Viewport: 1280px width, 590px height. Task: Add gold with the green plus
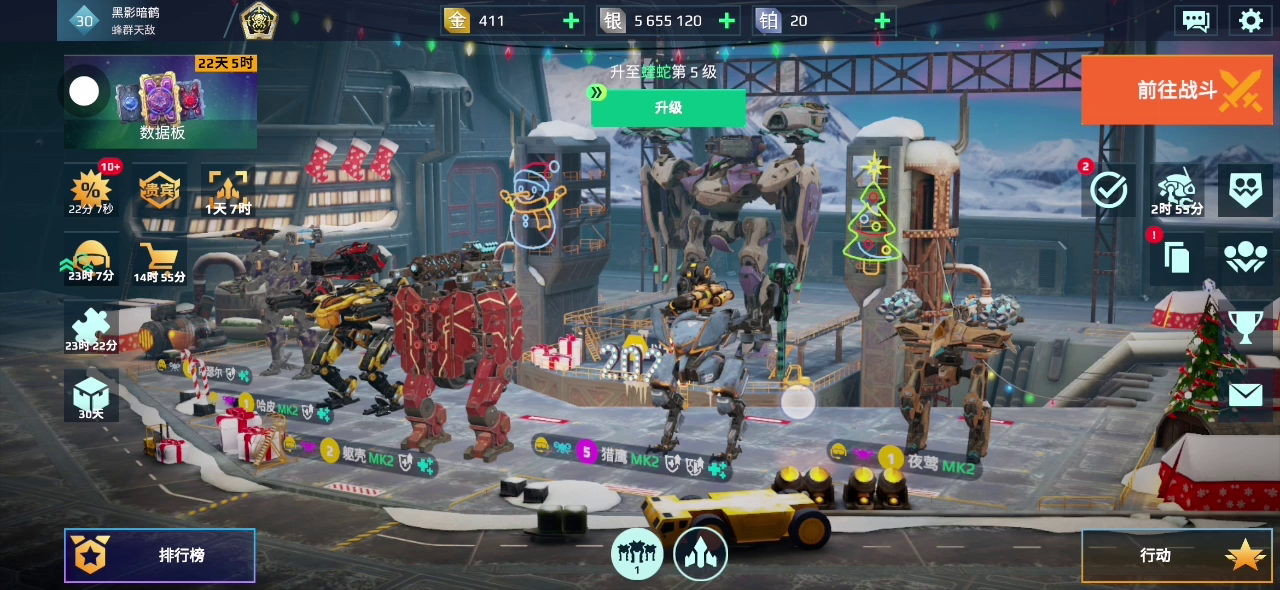(x=571, y=20)
